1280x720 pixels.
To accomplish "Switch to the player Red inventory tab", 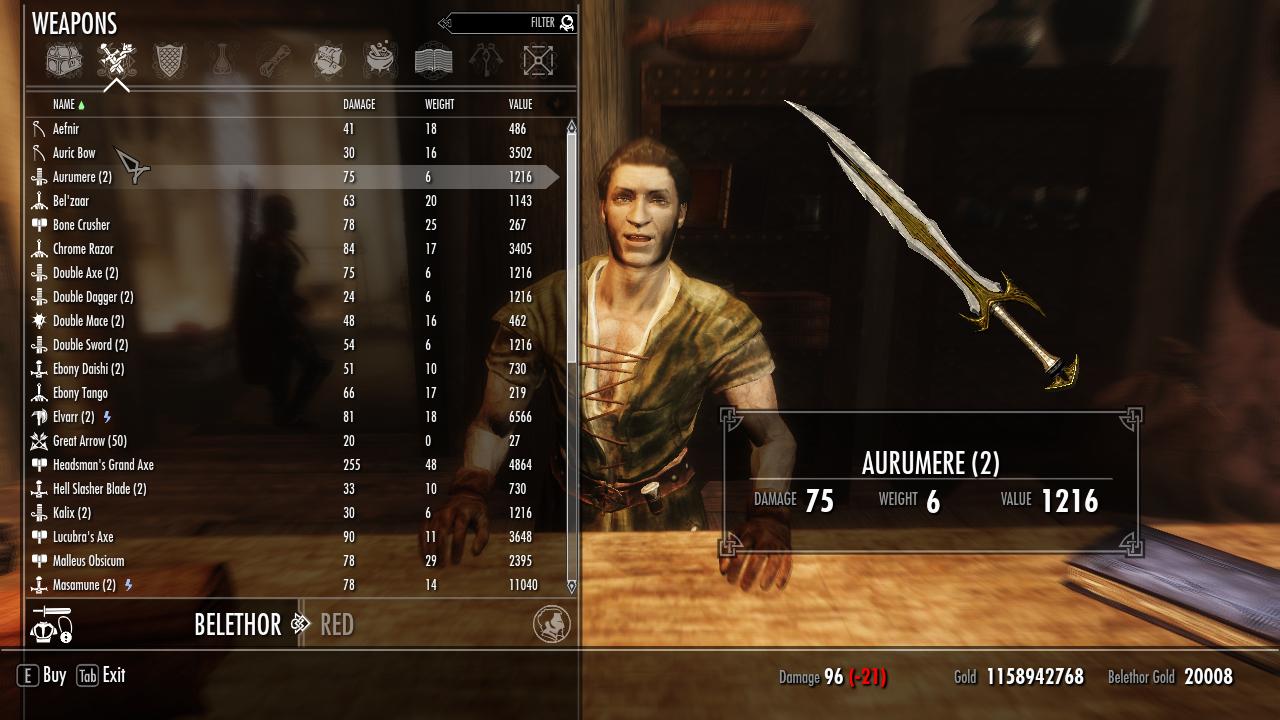I will (337, 625).
